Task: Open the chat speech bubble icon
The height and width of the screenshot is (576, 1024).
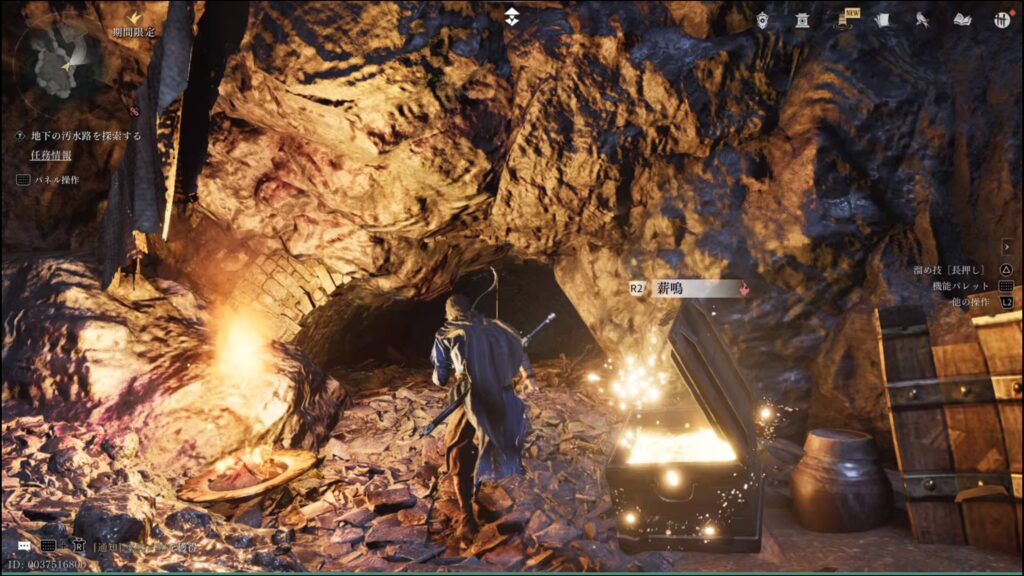Action: point(23,546)
